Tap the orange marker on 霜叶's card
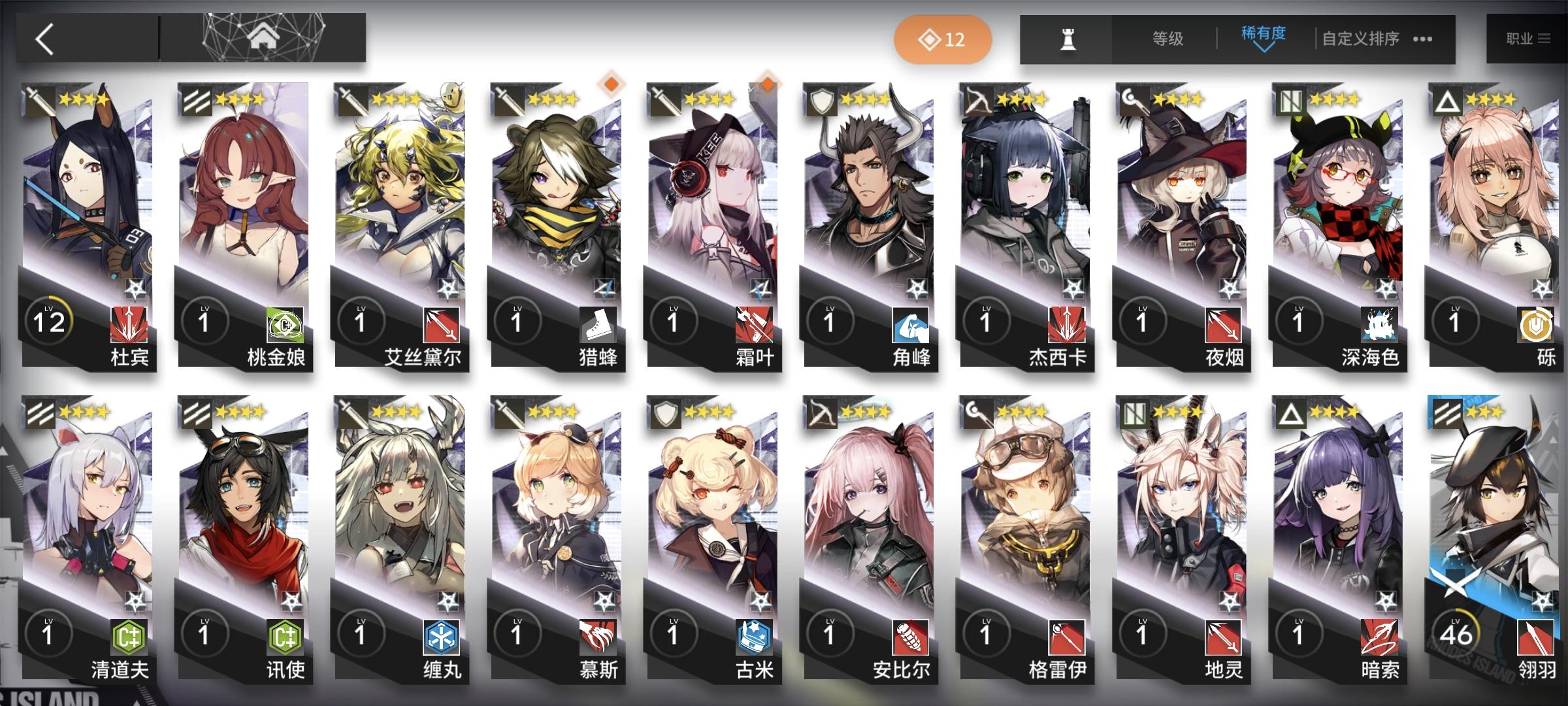 pos(768,85)
